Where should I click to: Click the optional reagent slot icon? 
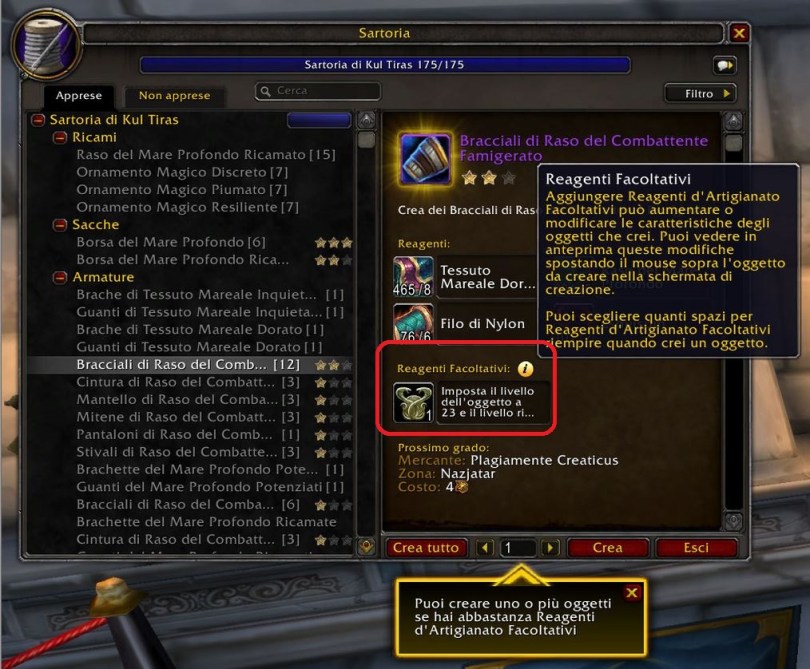coord(413,402)
